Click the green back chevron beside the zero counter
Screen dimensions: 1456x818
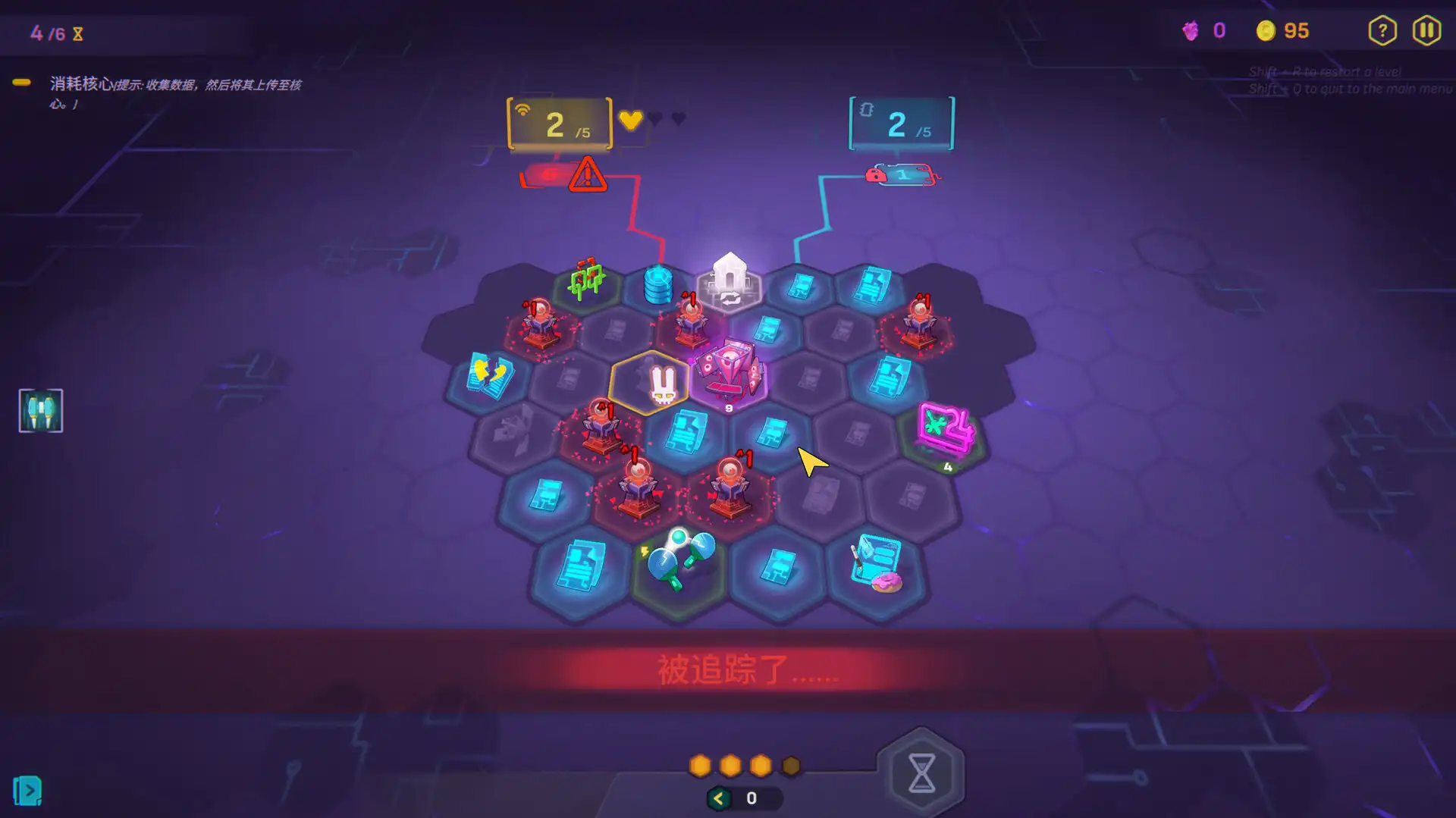click(x=717, y=797)
